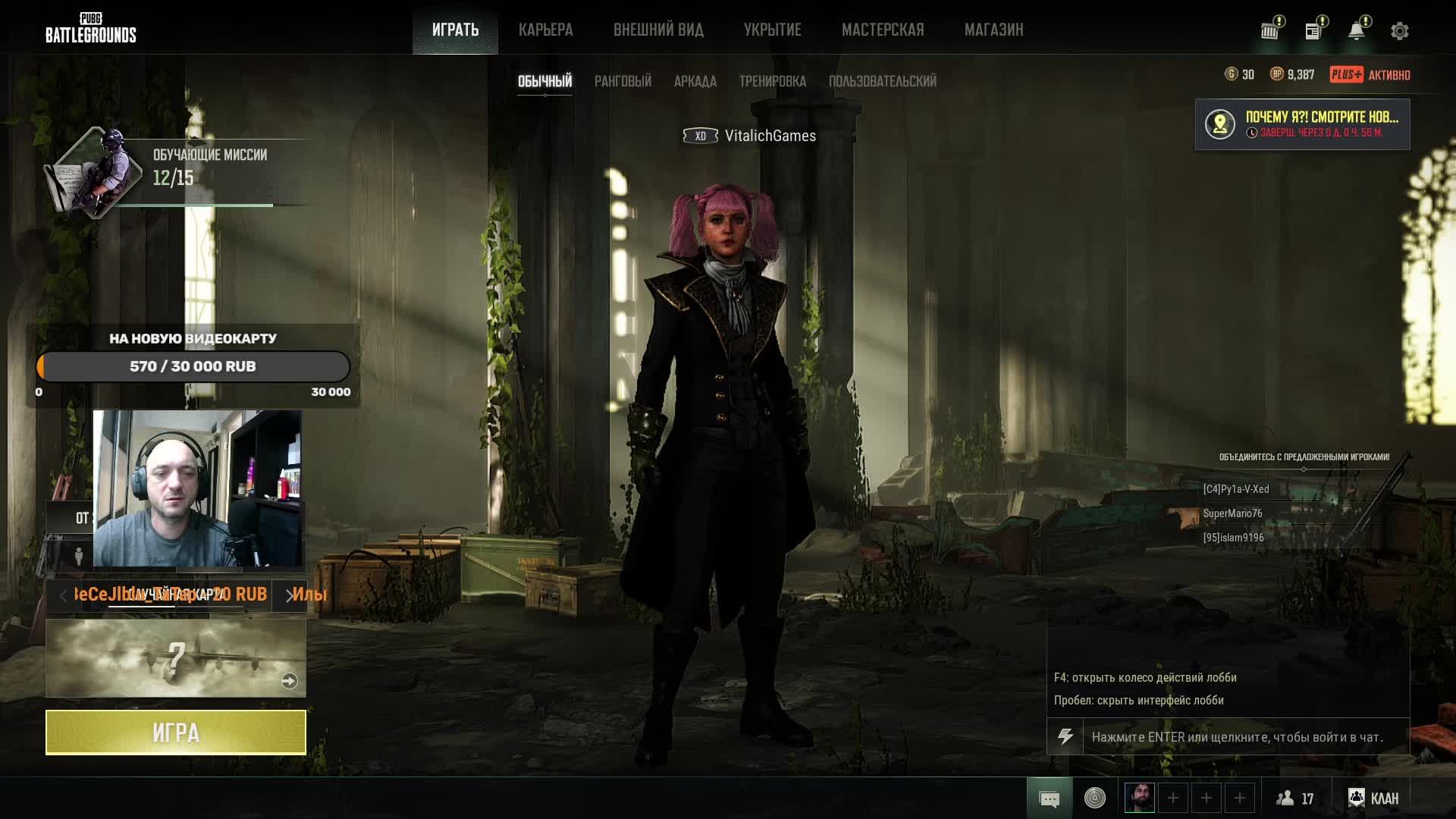Toggle the chat bubble icon in bottom bar
The width and height of the screenshot is (1456, 819).
[1050, 799]
